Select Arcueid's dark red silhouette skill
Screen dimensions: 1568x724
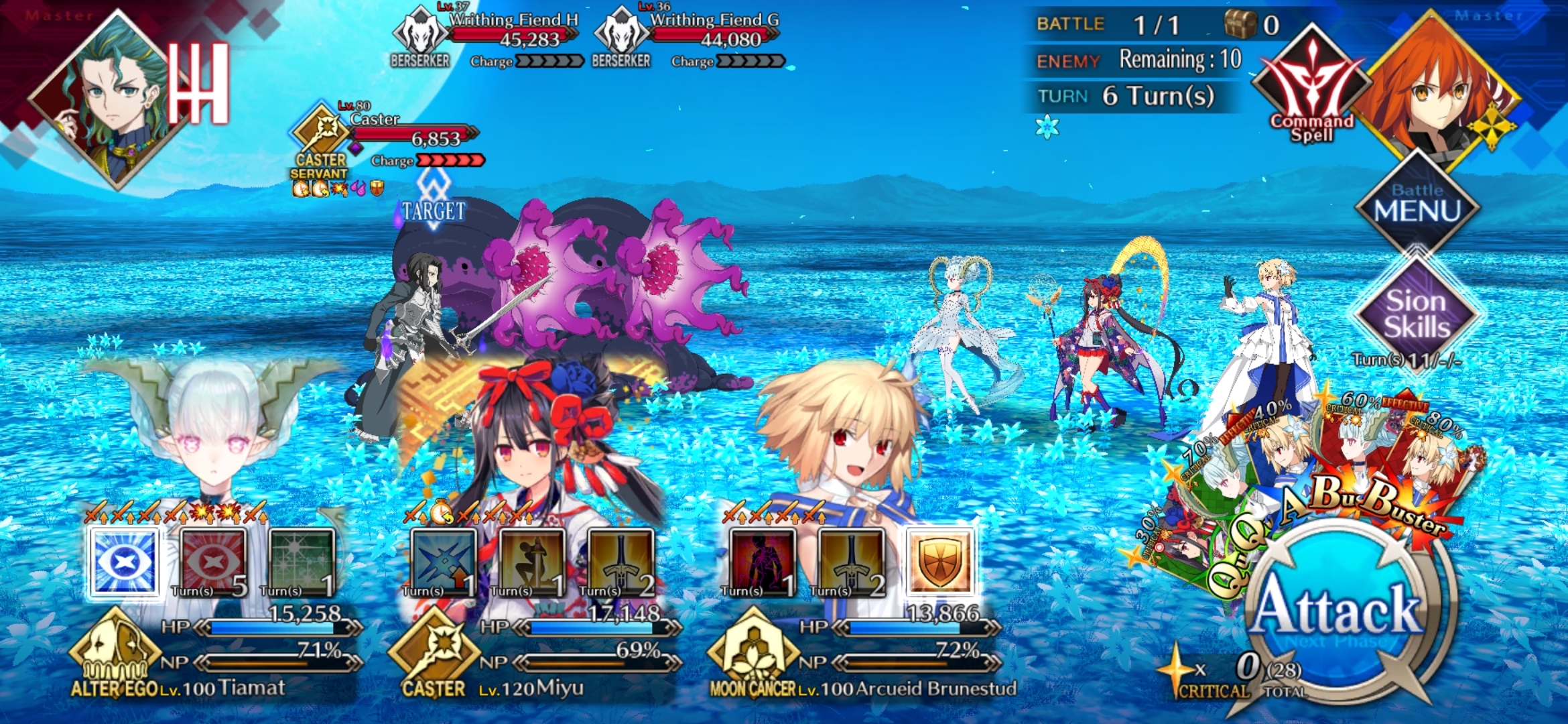763,562
